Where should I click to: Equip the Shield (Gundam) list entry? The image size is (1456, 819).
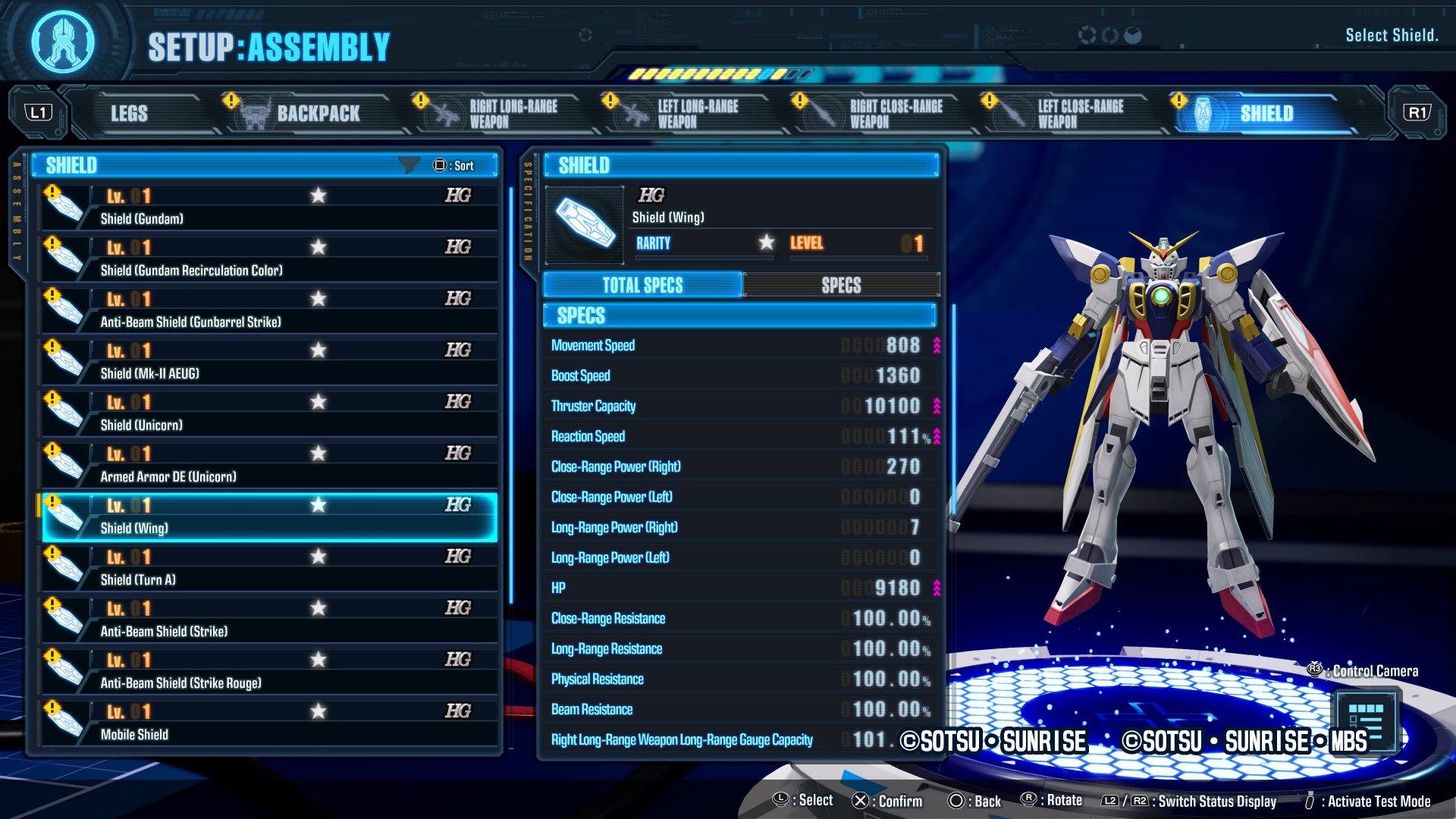coord(269,207)
